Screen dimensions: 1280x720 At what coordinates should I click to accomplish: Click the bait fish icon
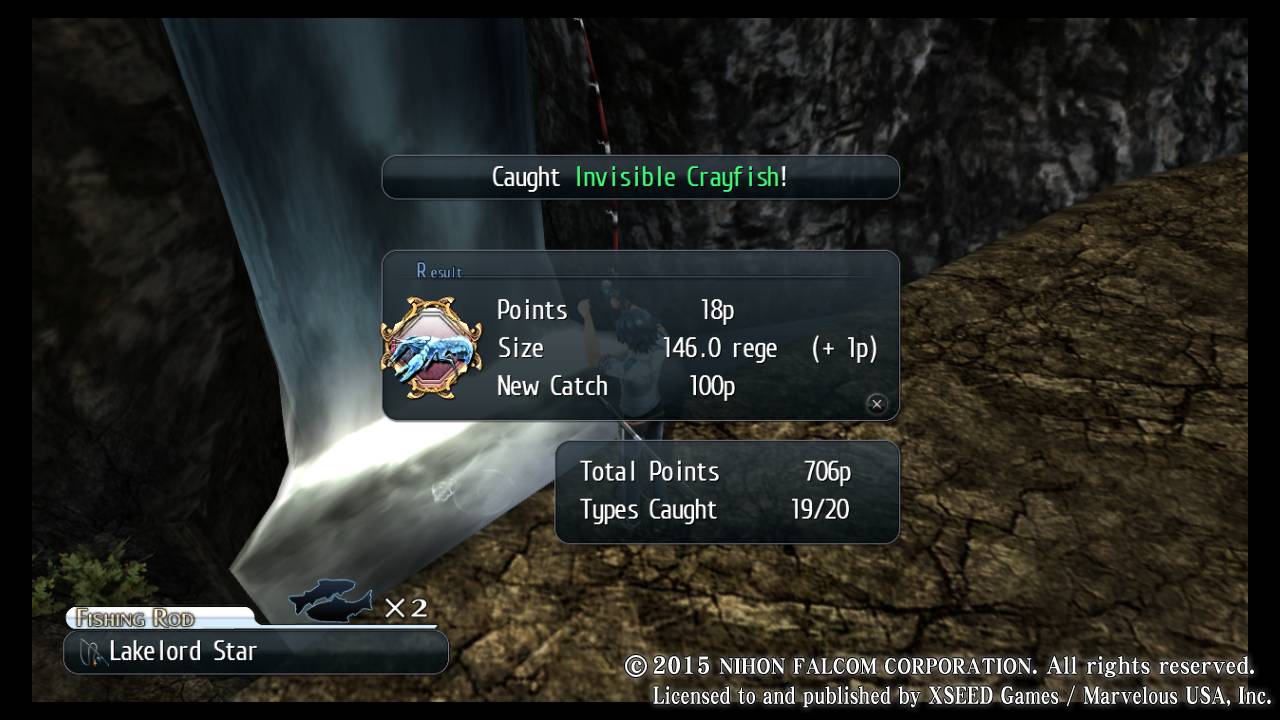pyautogui.click(x=331, y=603)
